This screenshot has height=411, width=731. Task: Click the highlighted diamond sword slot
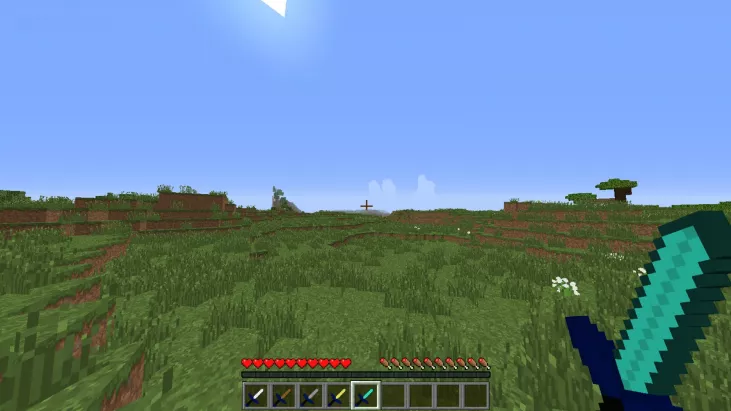point(365,395)
